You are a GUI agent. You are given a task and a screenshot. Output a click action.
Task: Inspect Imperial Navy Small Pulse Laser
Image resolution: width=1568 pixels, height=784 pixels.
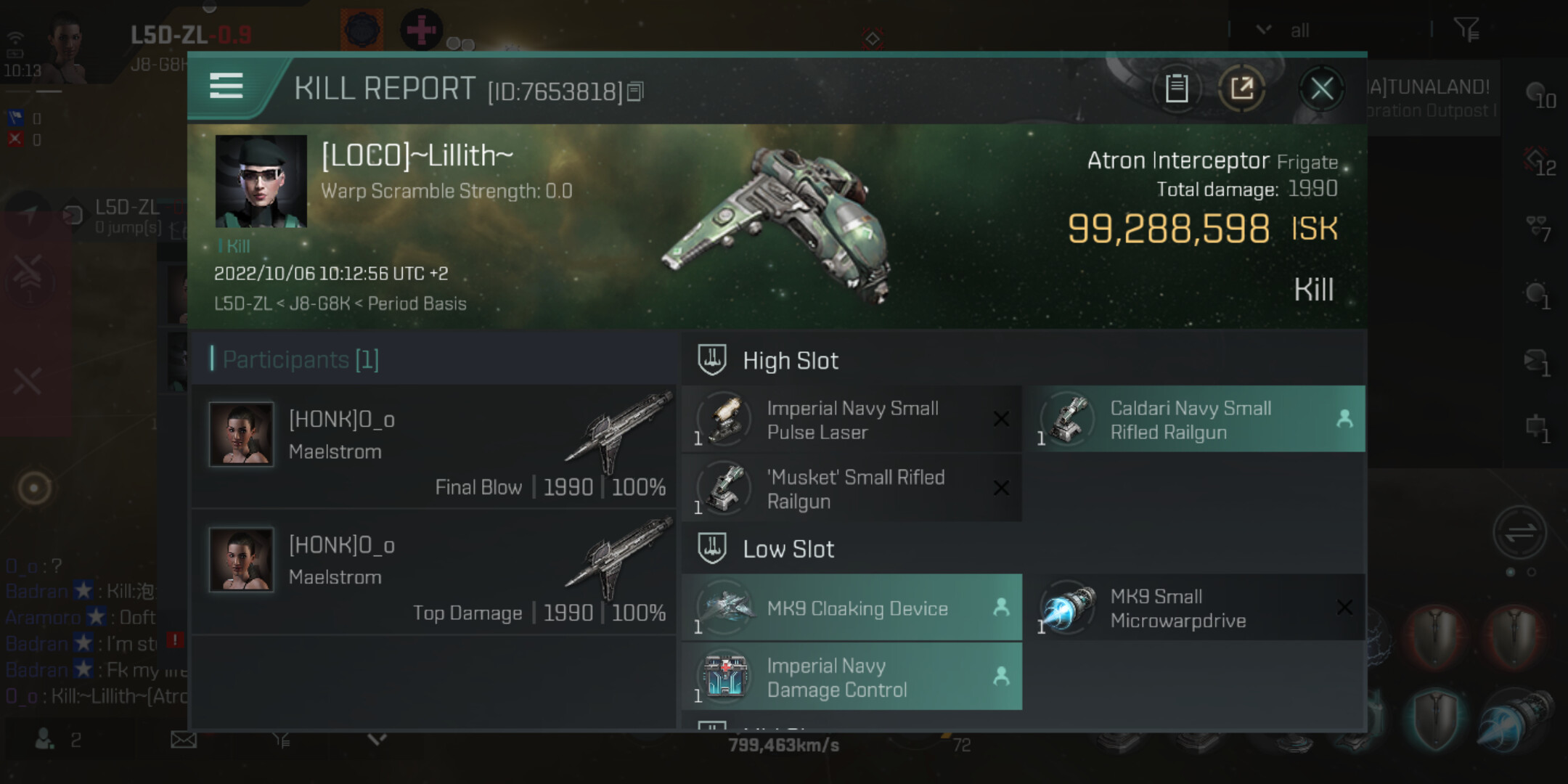click(x=852, y=420)
